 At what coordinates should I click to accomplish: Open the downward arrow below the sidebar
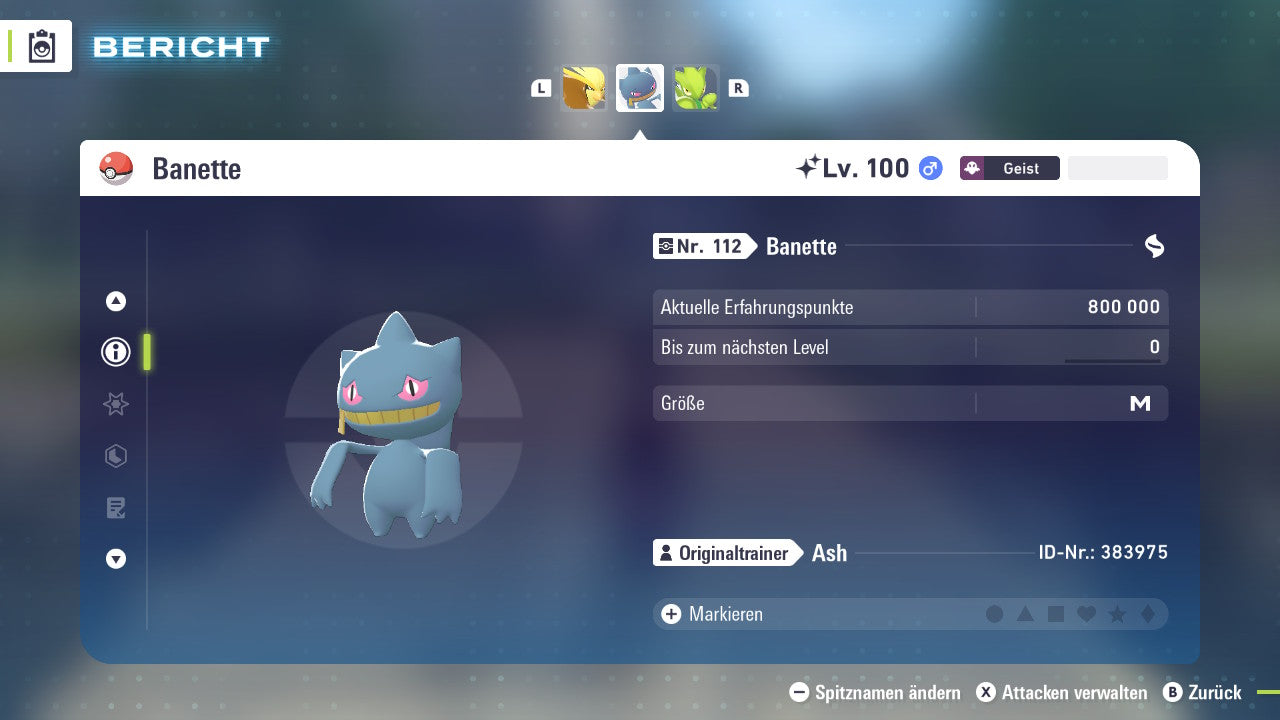point(115,559)
